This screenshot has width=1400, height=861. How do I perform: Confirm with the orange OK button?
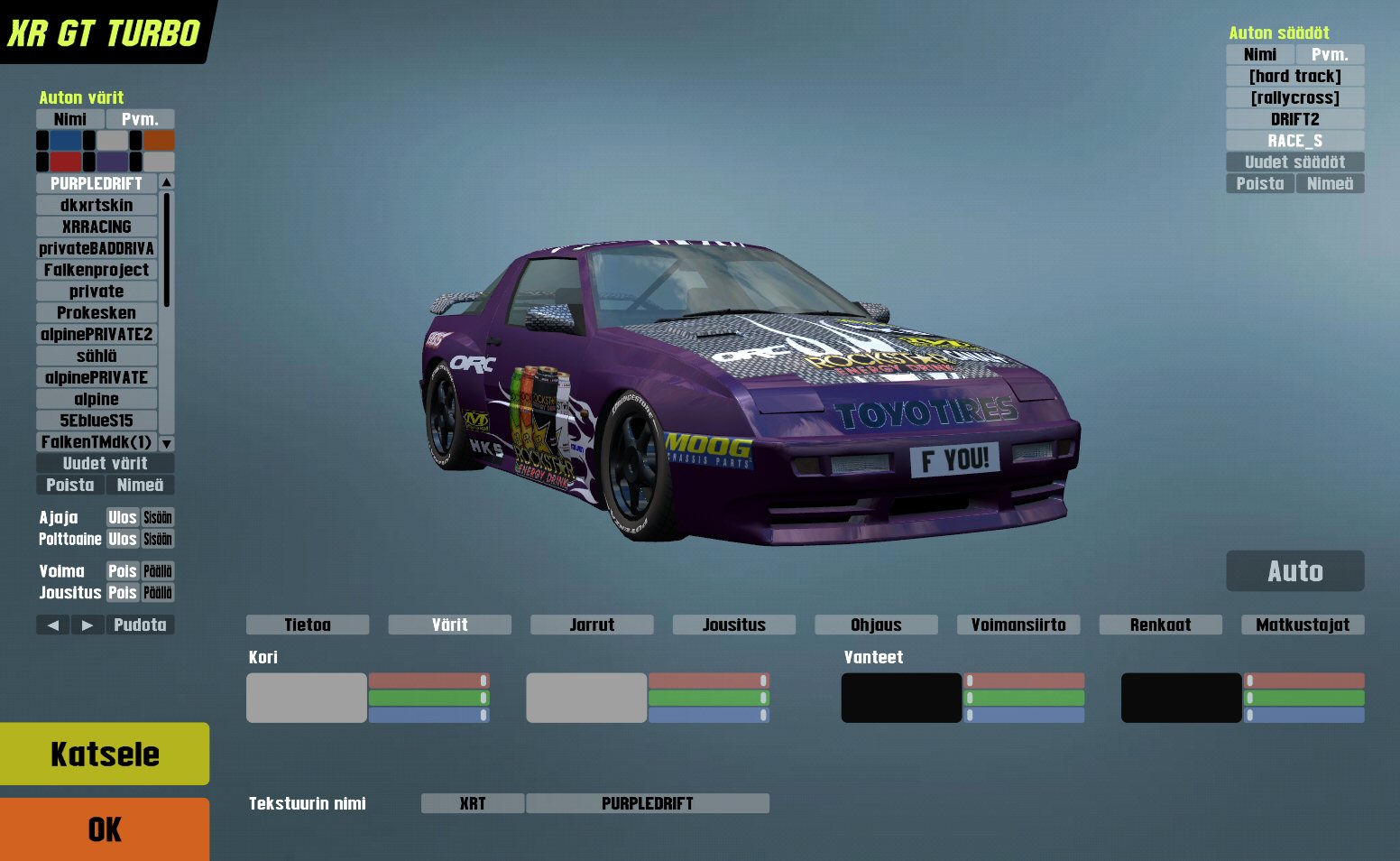coord(105,829)
